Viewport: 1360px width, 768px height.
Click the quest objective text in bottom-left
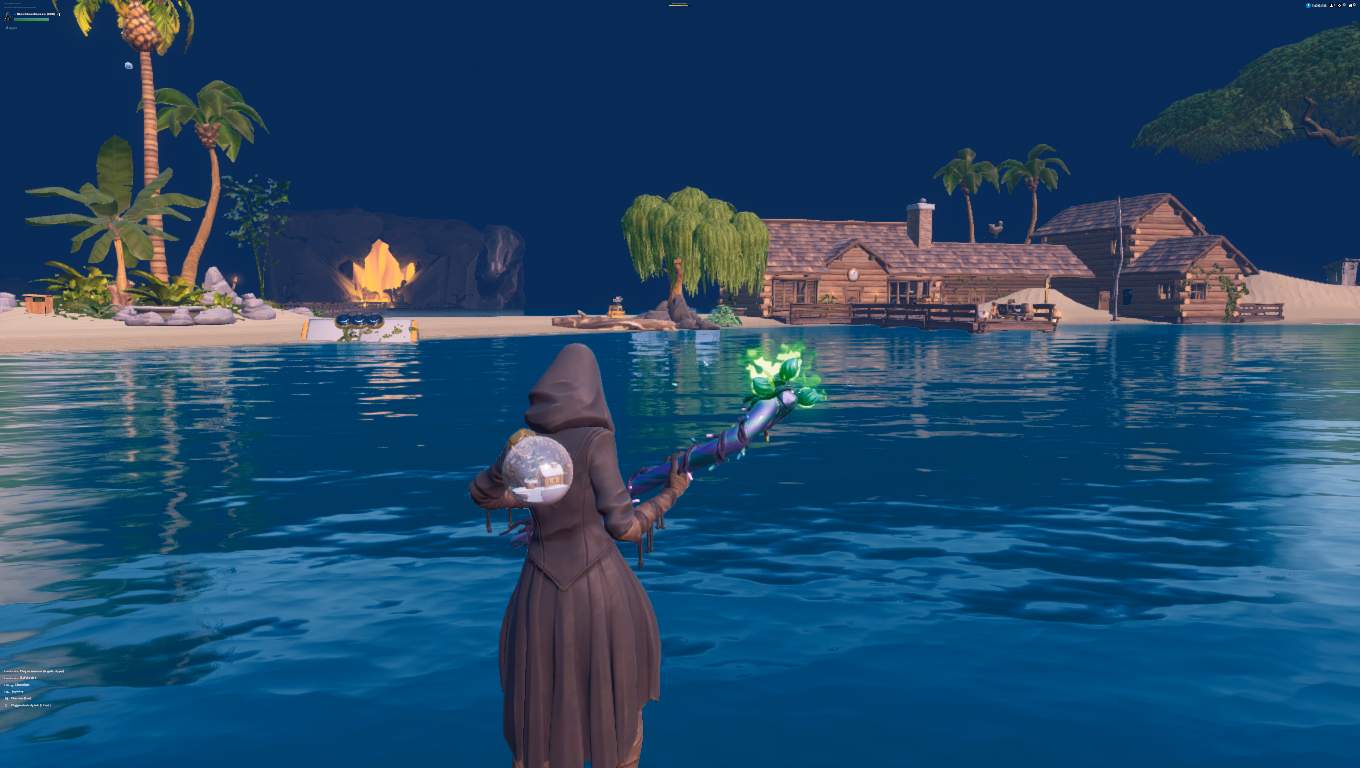33,671
